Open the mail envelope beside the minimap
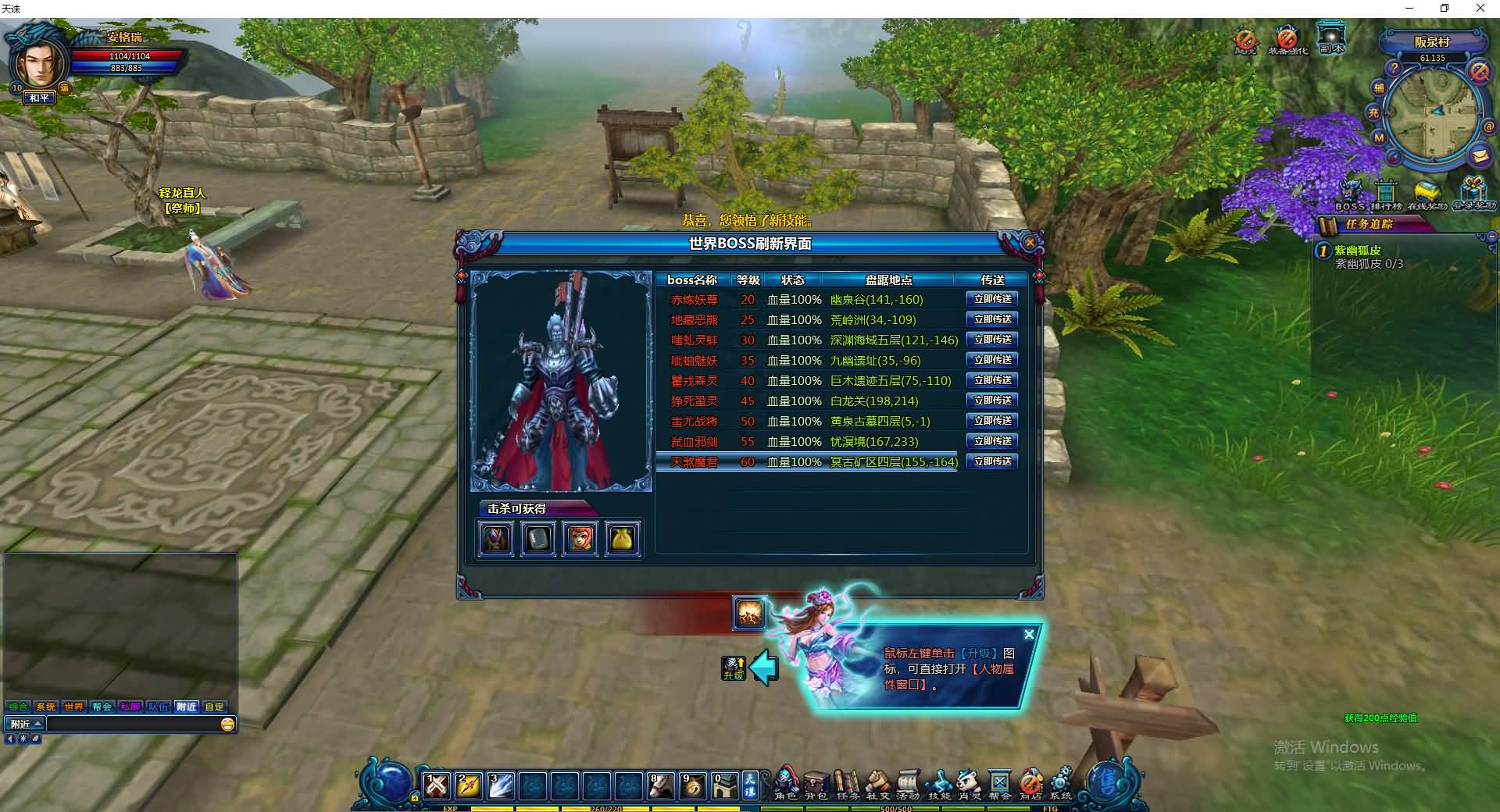 point(1479,155)
